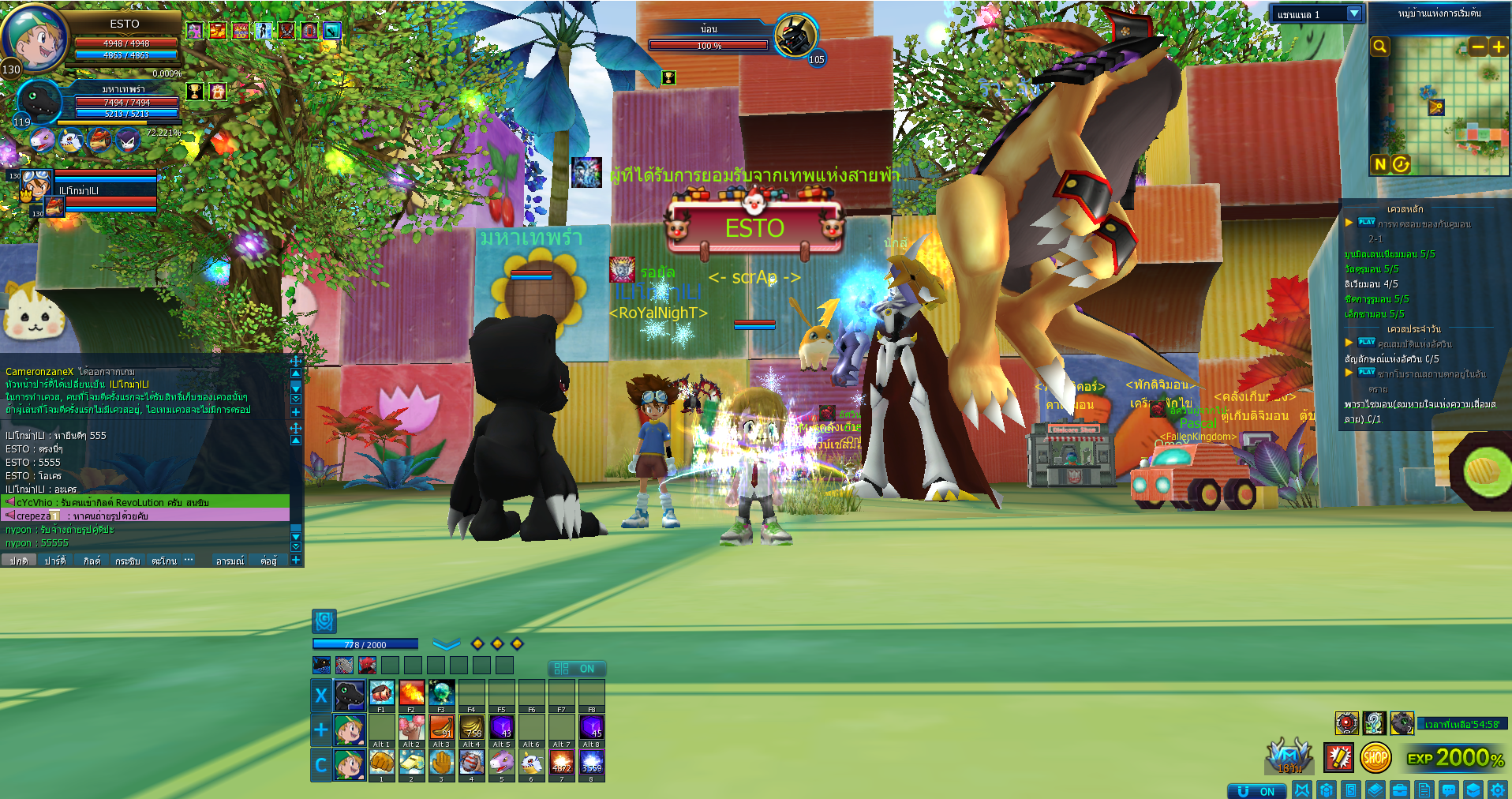1512x799 pixels.
Task: Click the red exclamation alert icon
Action: pyautogui.click(x=1338, y=758)
